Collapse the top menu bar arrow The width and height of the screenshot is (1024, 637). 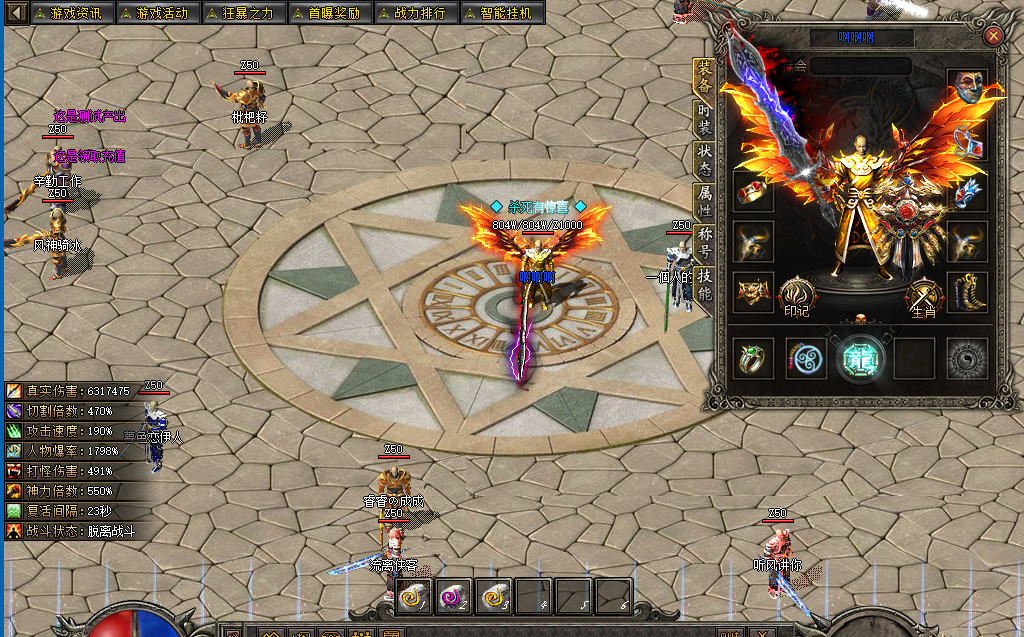coord(15,13)
